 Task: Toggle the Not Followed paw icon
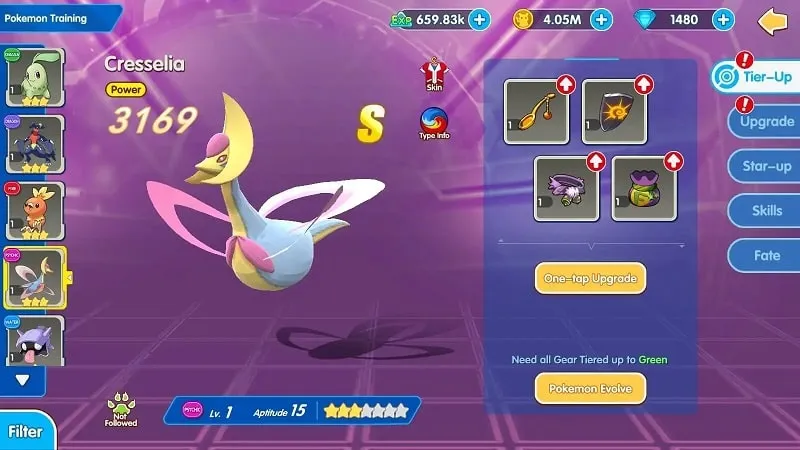(120, 409)
